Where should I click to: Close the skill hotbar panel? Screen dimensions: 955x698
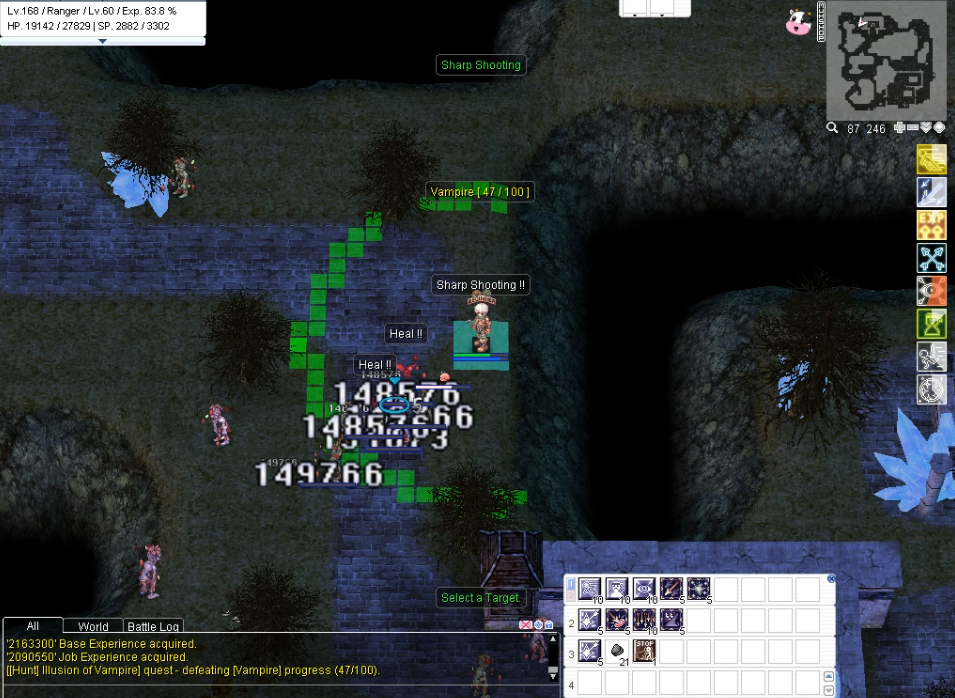(830, 579)
